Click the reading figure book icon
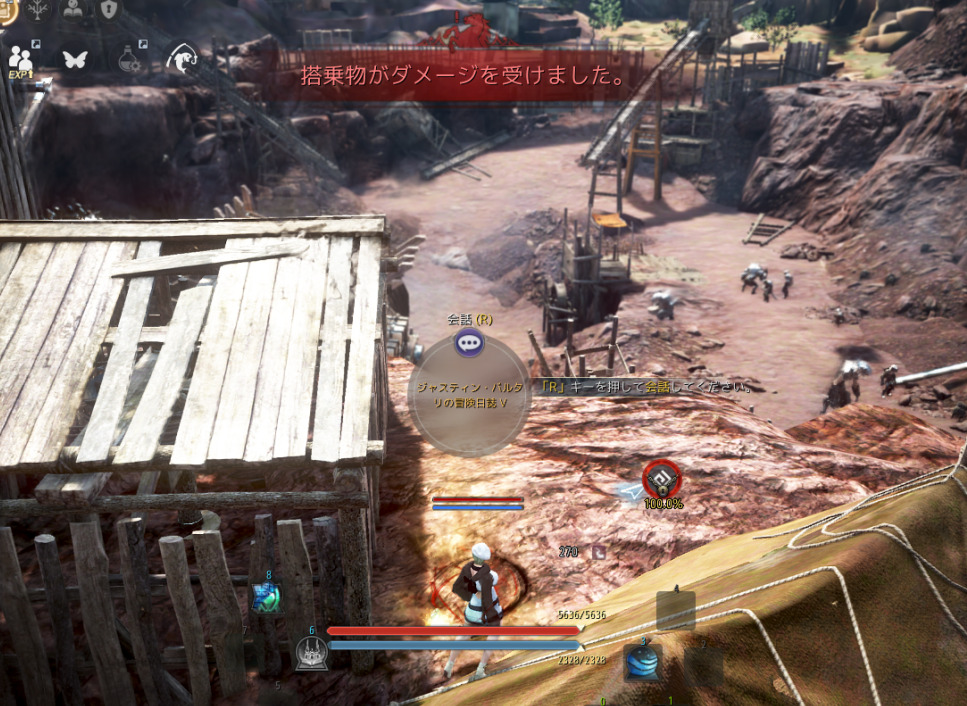Viewport: 967px width, 706px height. point(73,8)
